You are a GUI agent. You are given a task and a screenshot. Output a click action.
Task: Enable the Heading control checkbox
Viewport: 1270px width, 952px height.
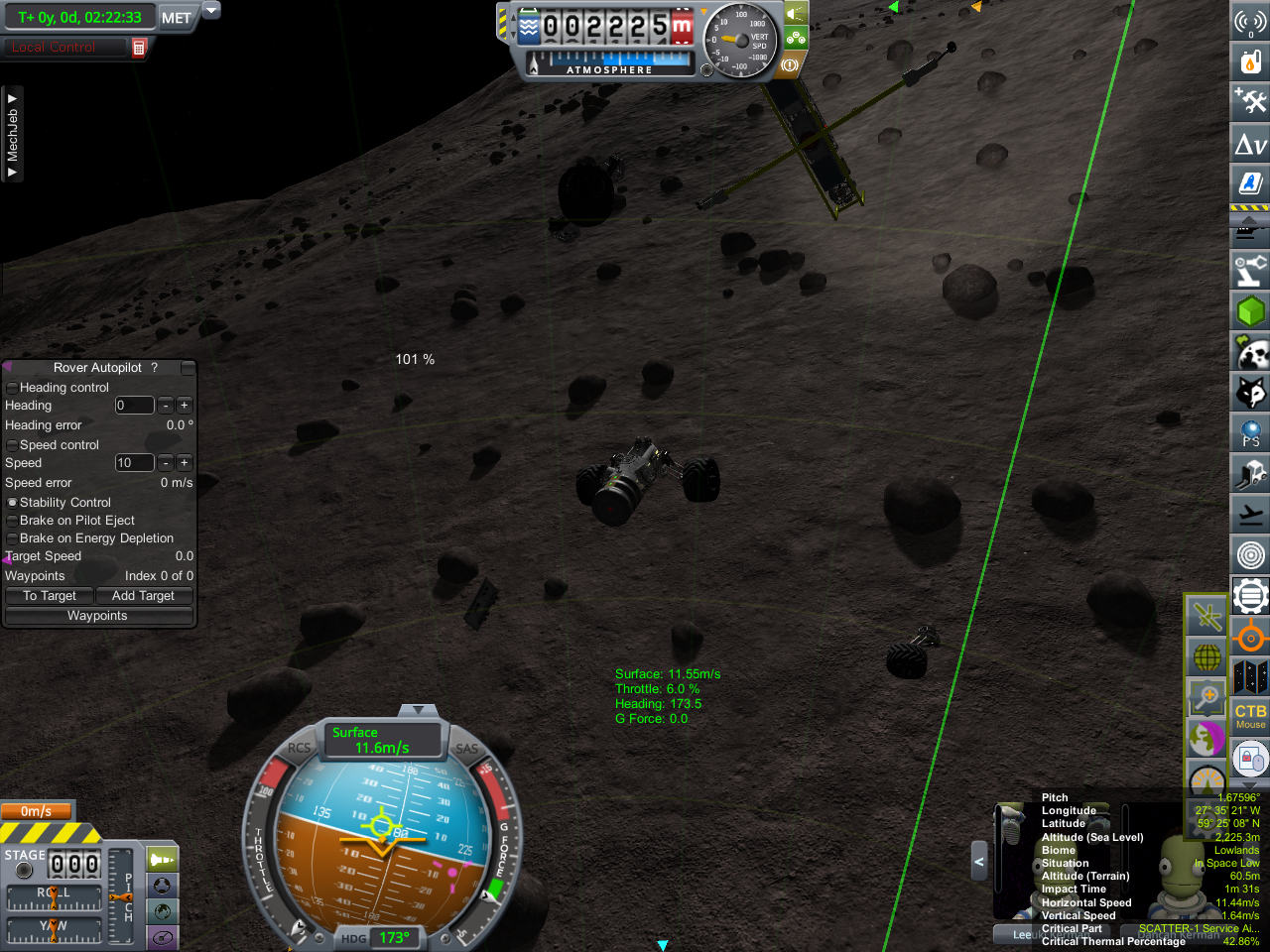click(x=12, y=388)
